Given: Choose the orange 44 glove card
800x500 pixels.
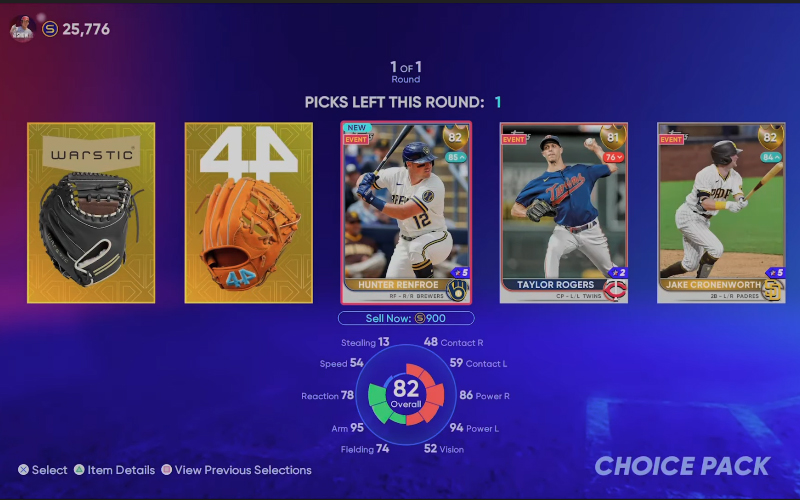Looking at the screenshot, I should 249,212.
